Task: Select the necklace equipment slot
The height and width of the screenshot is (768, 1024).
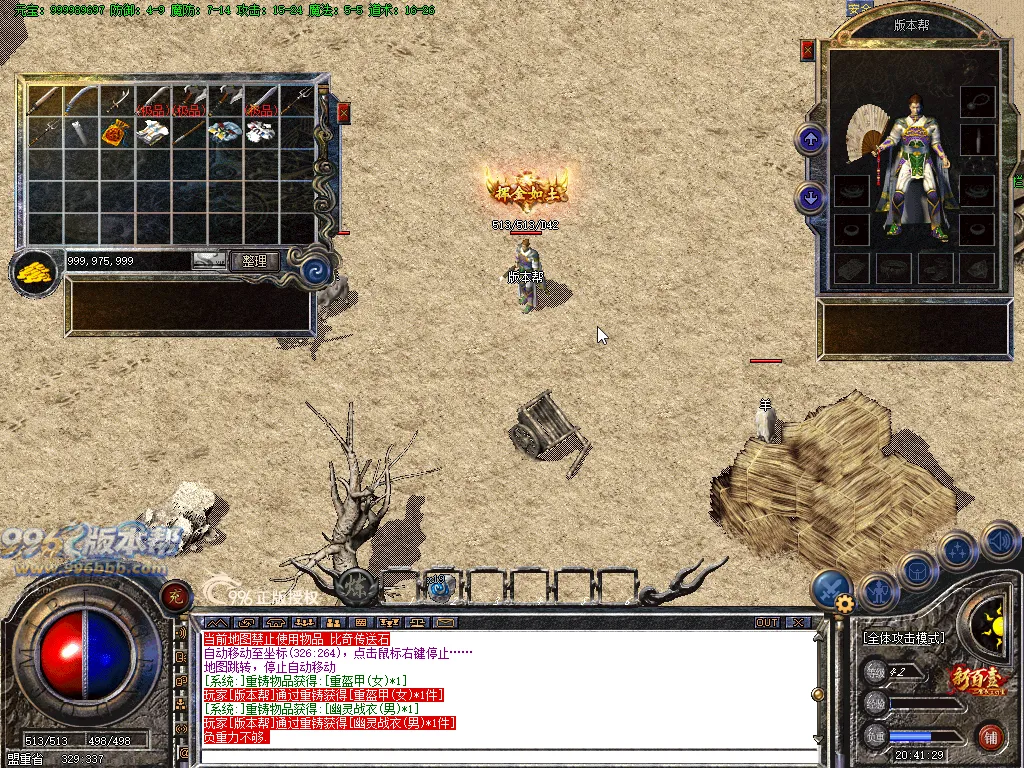Action: click(977, 101)
